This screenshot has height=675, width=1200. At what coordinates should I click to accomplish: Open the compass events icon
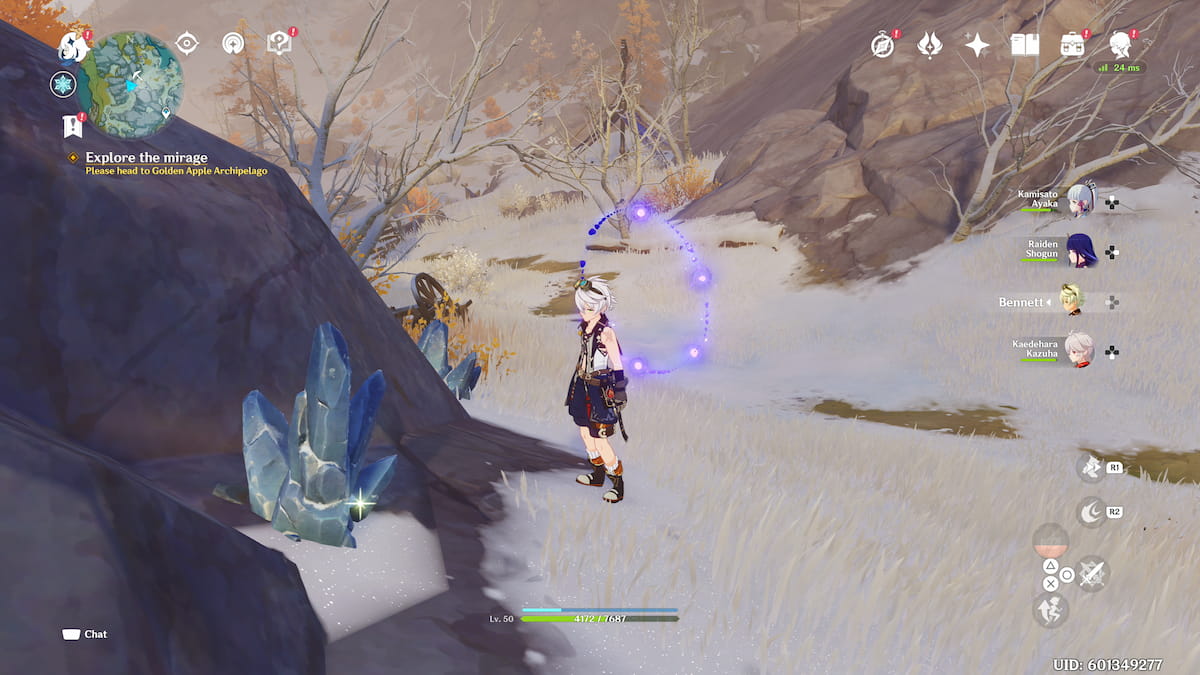click(882, 45)
